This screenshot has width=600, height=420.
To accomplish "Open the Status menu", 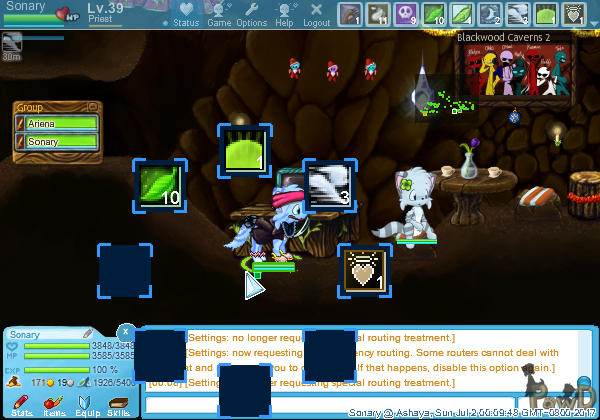I will click(x=185, y=15).
